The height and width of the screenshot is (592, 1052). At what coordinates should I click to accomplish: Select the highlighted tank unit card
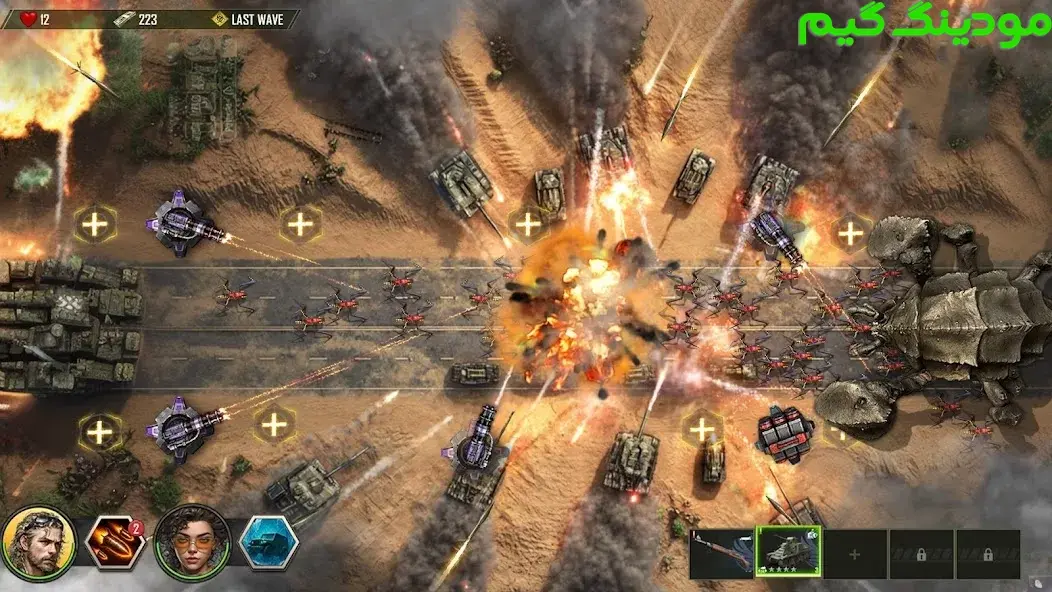click(788, 553)
